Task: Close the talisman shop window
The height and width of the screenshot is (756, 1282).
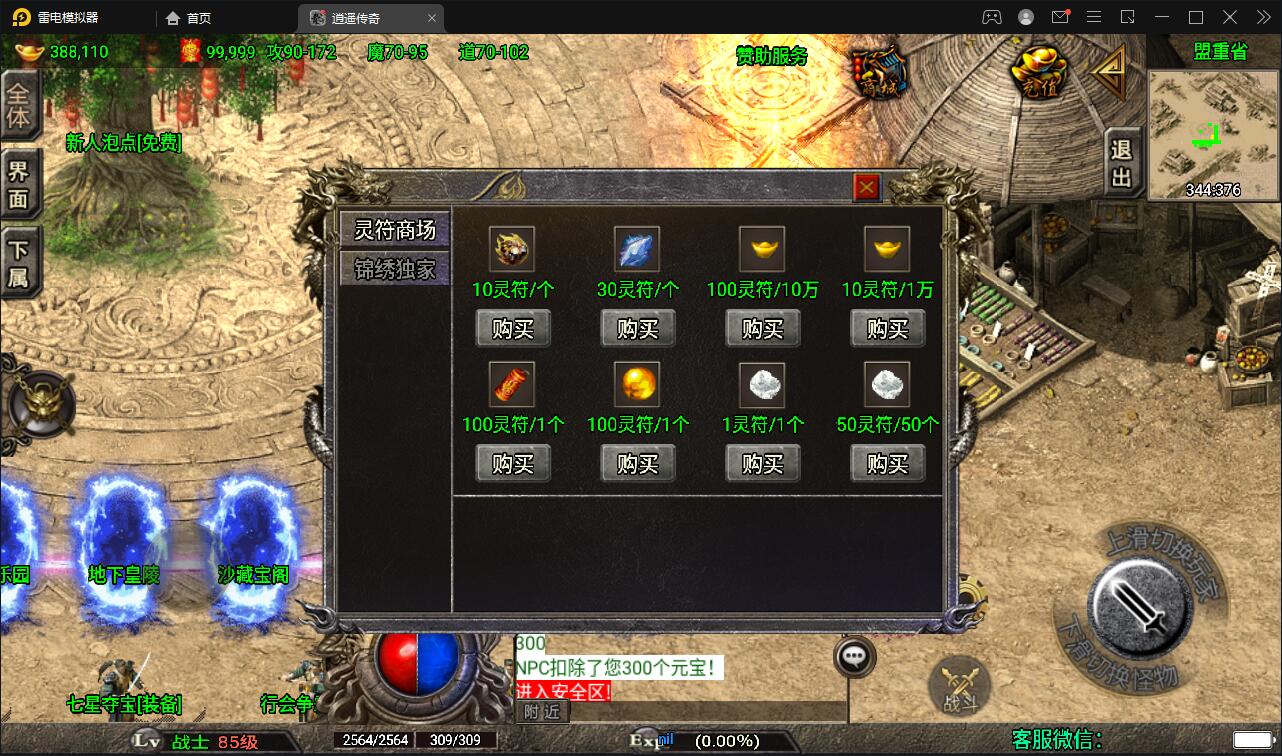Action: (866, 187)
